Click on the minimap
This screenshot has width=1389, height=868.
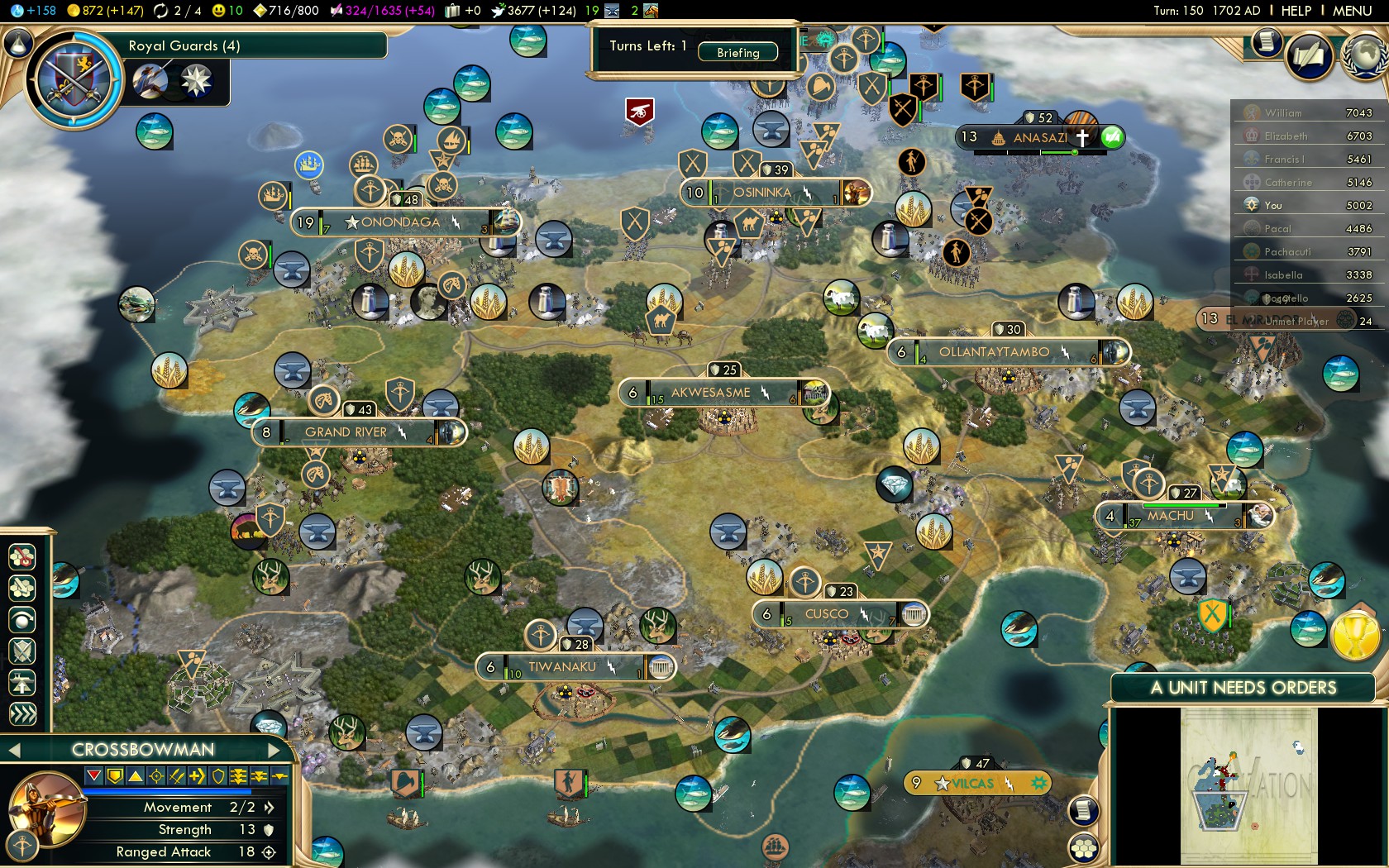1248,785
